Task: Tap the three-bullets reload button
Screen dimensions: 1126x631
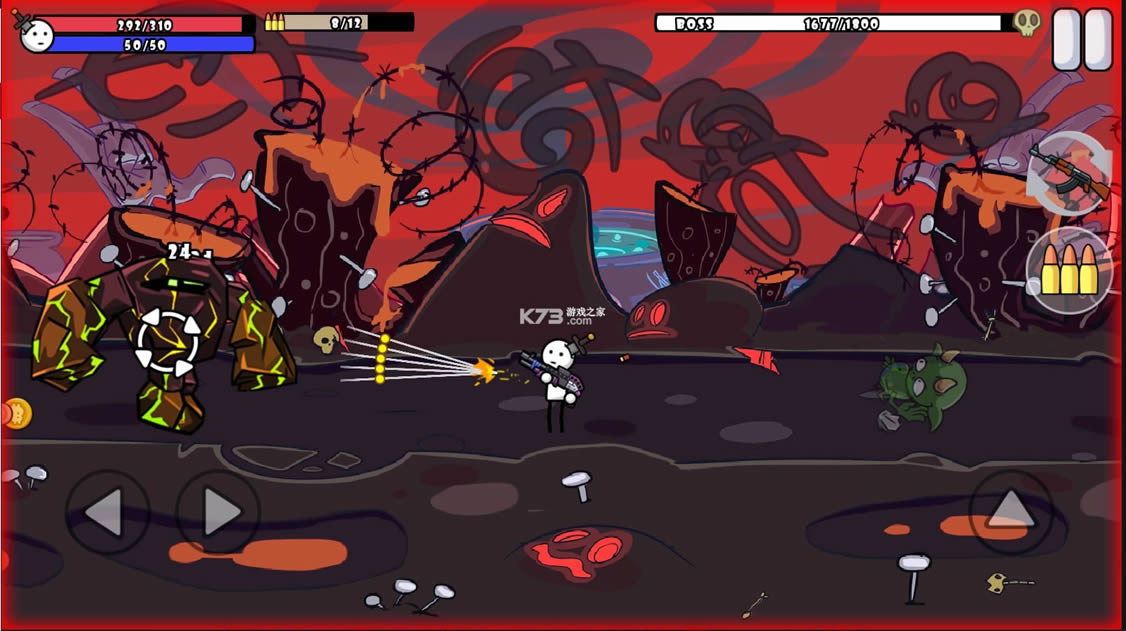Action: [x=1069, y=270]
